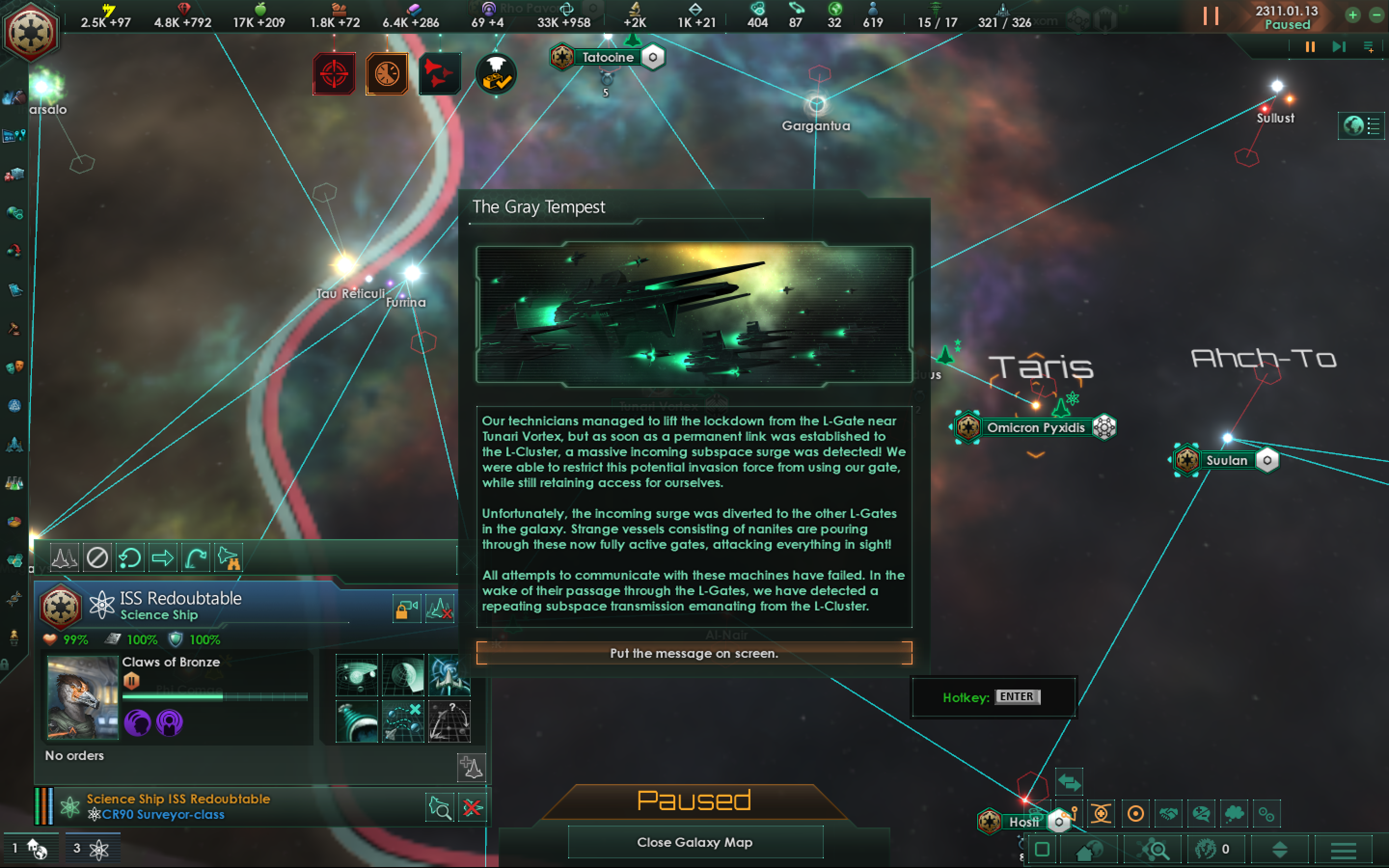
Task: Select the survey order icon with binoculars
Action: (227, 557)
